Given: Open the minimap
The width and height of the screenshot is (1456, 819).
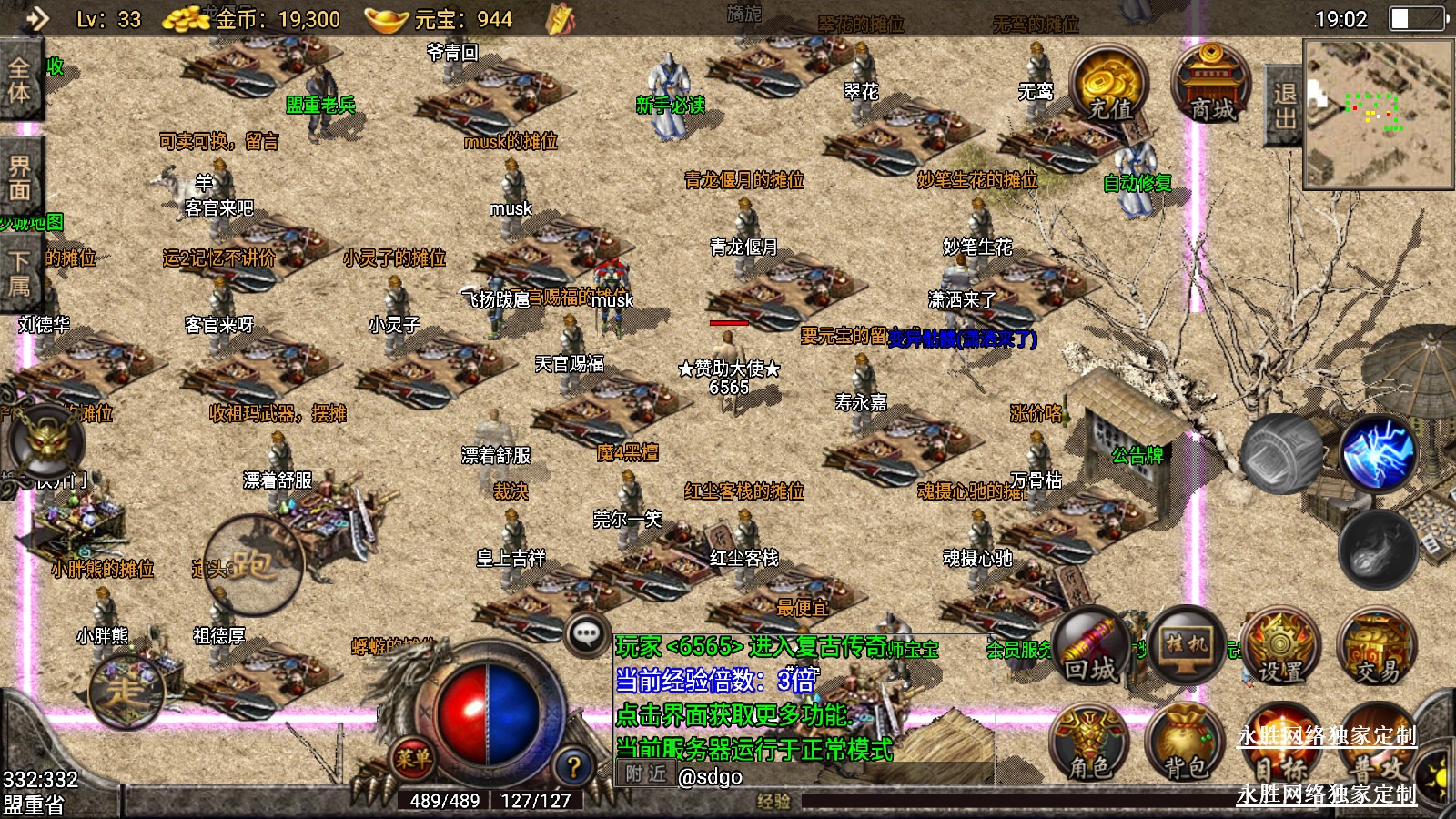Looking at the screenshot, I should tap(1378, 113).
